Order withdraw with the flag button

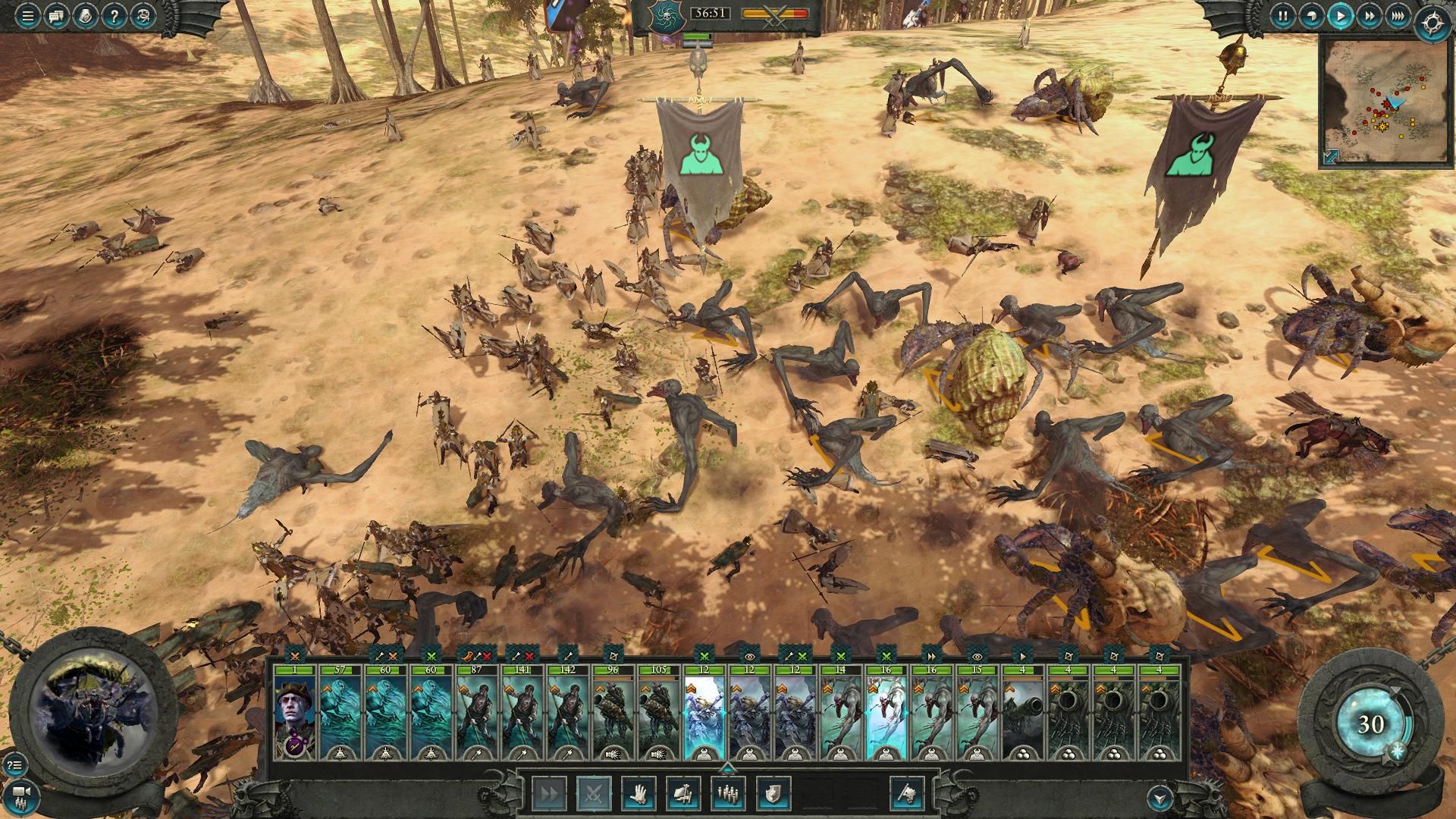click(907, 794)
